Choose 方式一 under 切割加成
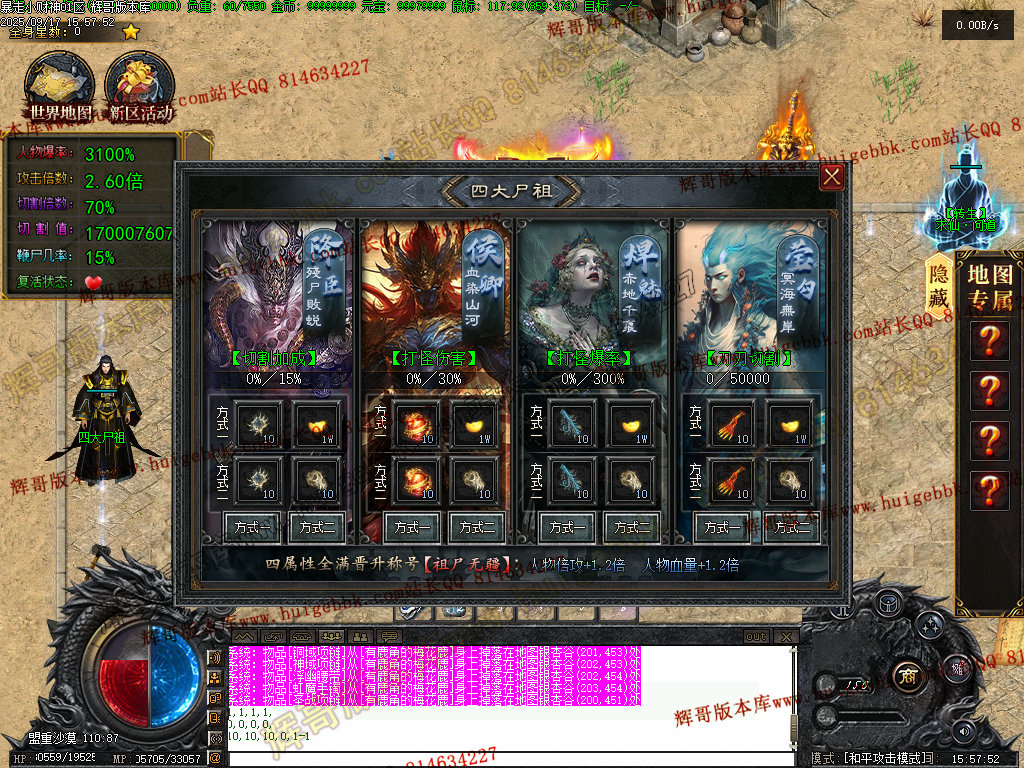The width and height of the screenshot is (1024, 768). coord(251,527)
